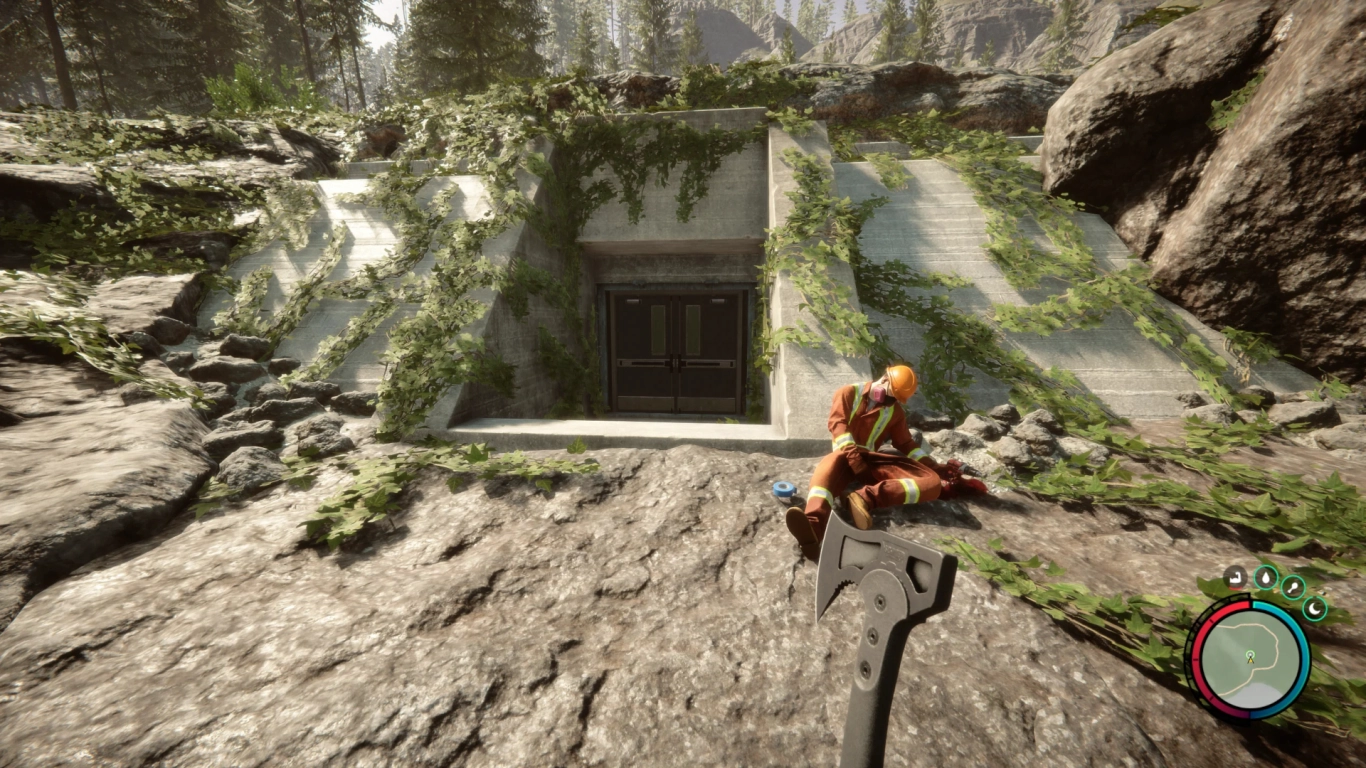Click the water droplet hydration icon
The width and height of the screenshot is (1366, 768).
[1266, 577]
